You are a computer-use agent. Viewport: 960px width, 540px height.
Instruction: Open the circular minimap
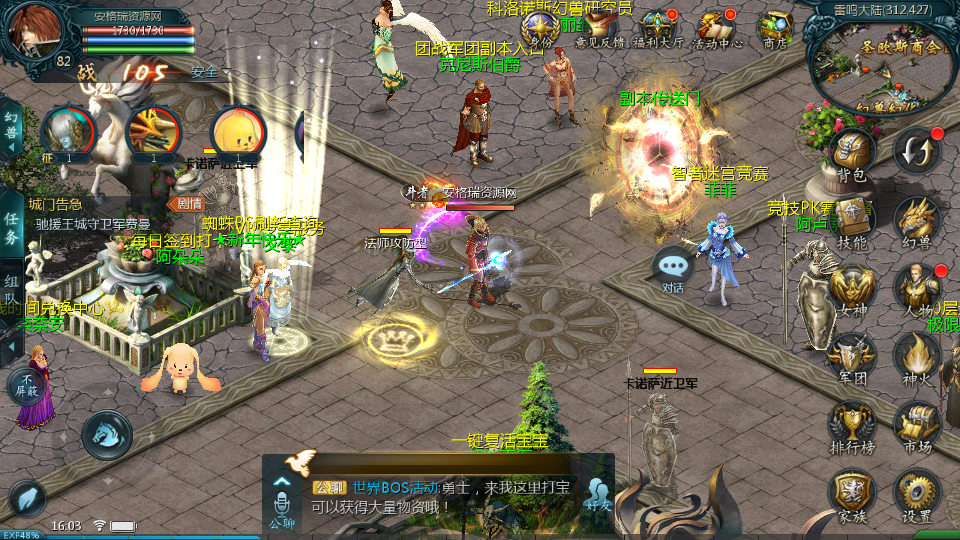click(x=880, y=62)
